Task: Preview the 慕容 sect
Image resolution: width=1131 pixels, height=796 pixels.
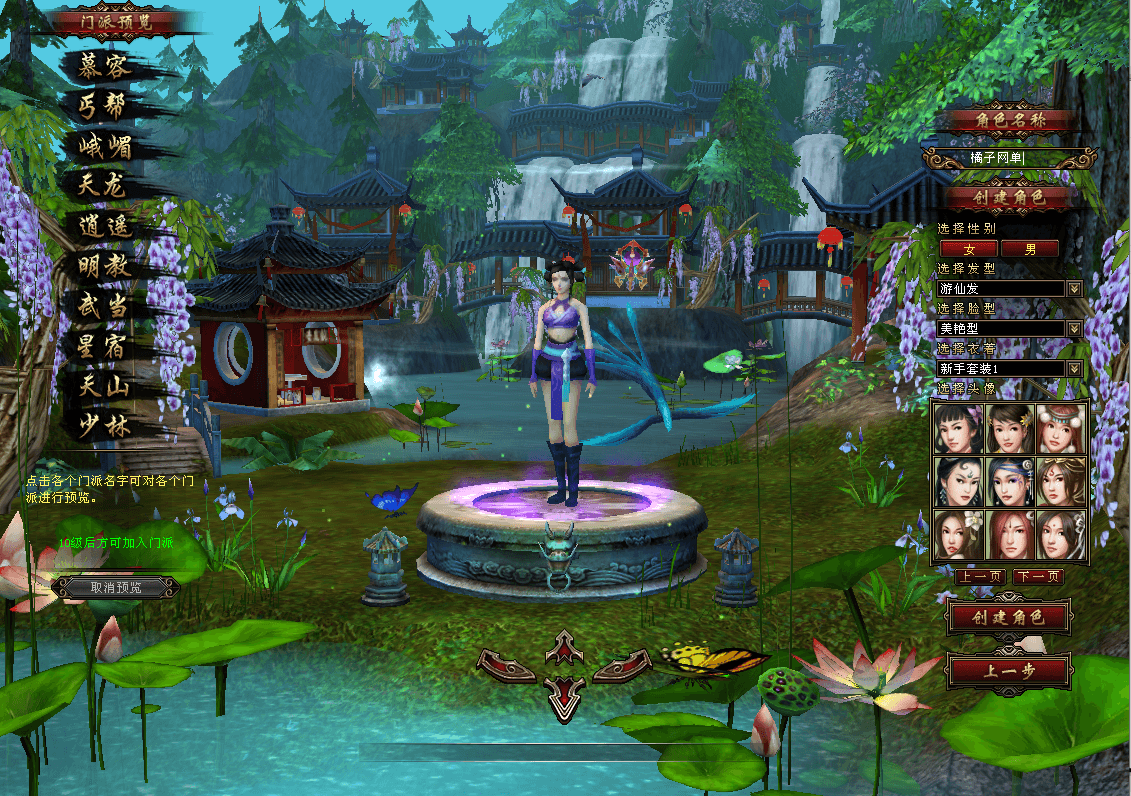Action: click(x=105, y=65)
